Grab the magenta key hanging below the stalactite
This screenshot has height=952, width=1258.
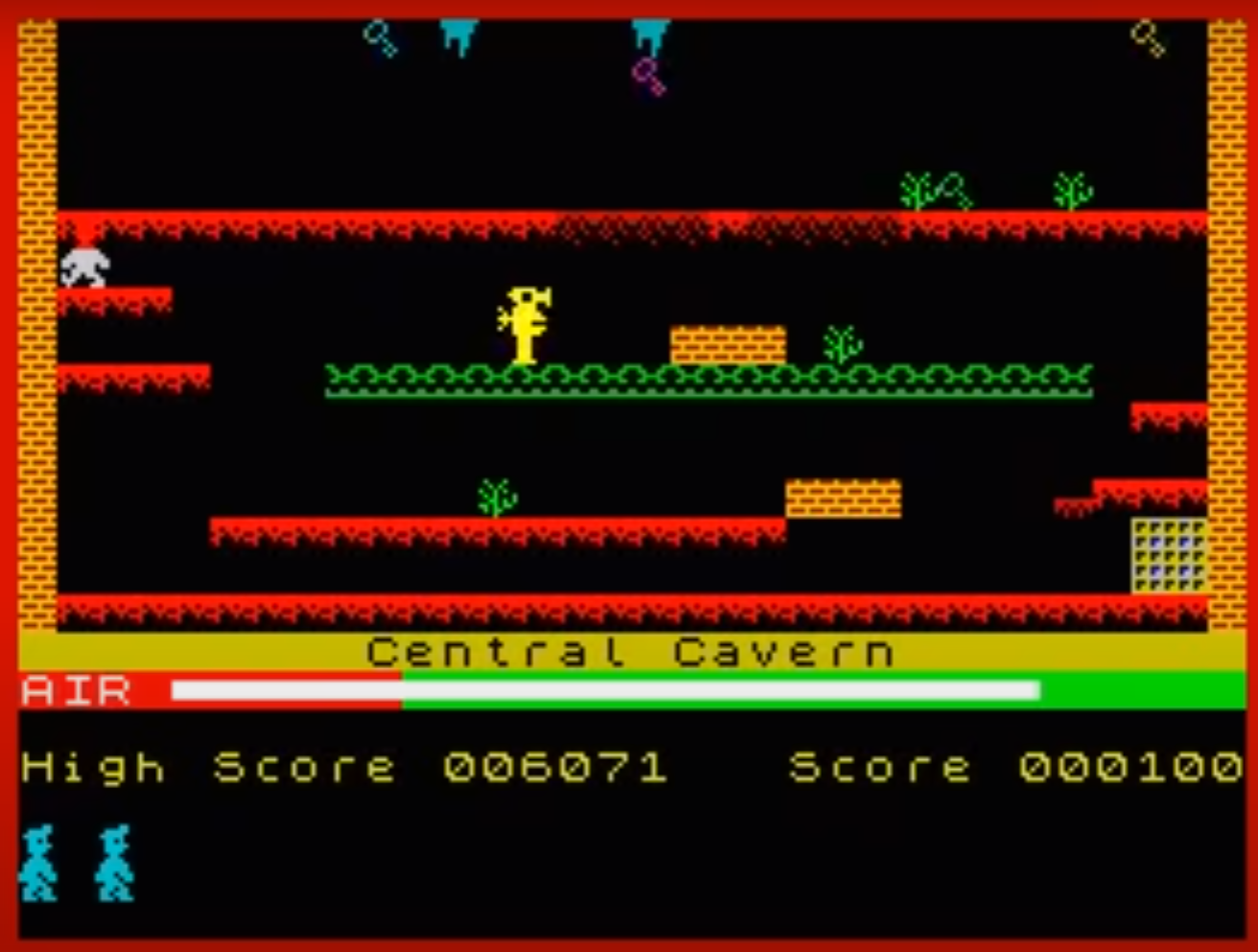(x=649, y=77)
